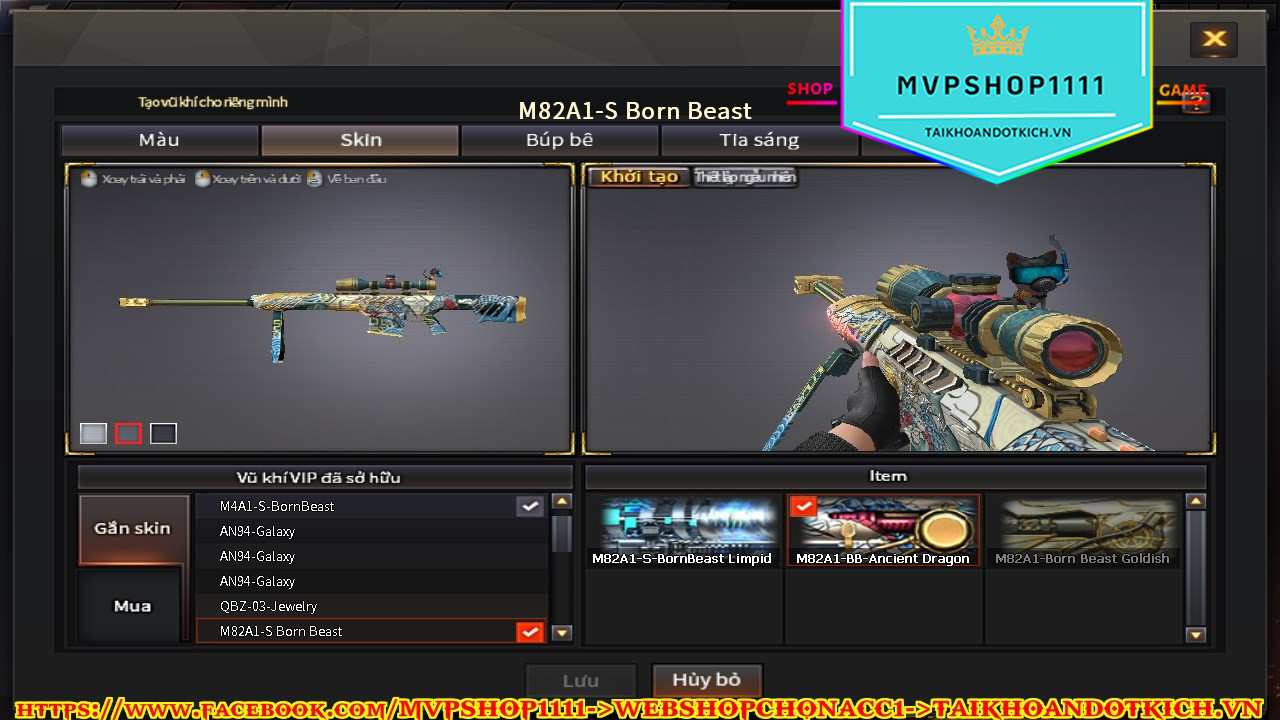The height and width of the screenshot is (720, 1280).
Task: Open the SHOP link in the header
Action: [x=810, y=89]
